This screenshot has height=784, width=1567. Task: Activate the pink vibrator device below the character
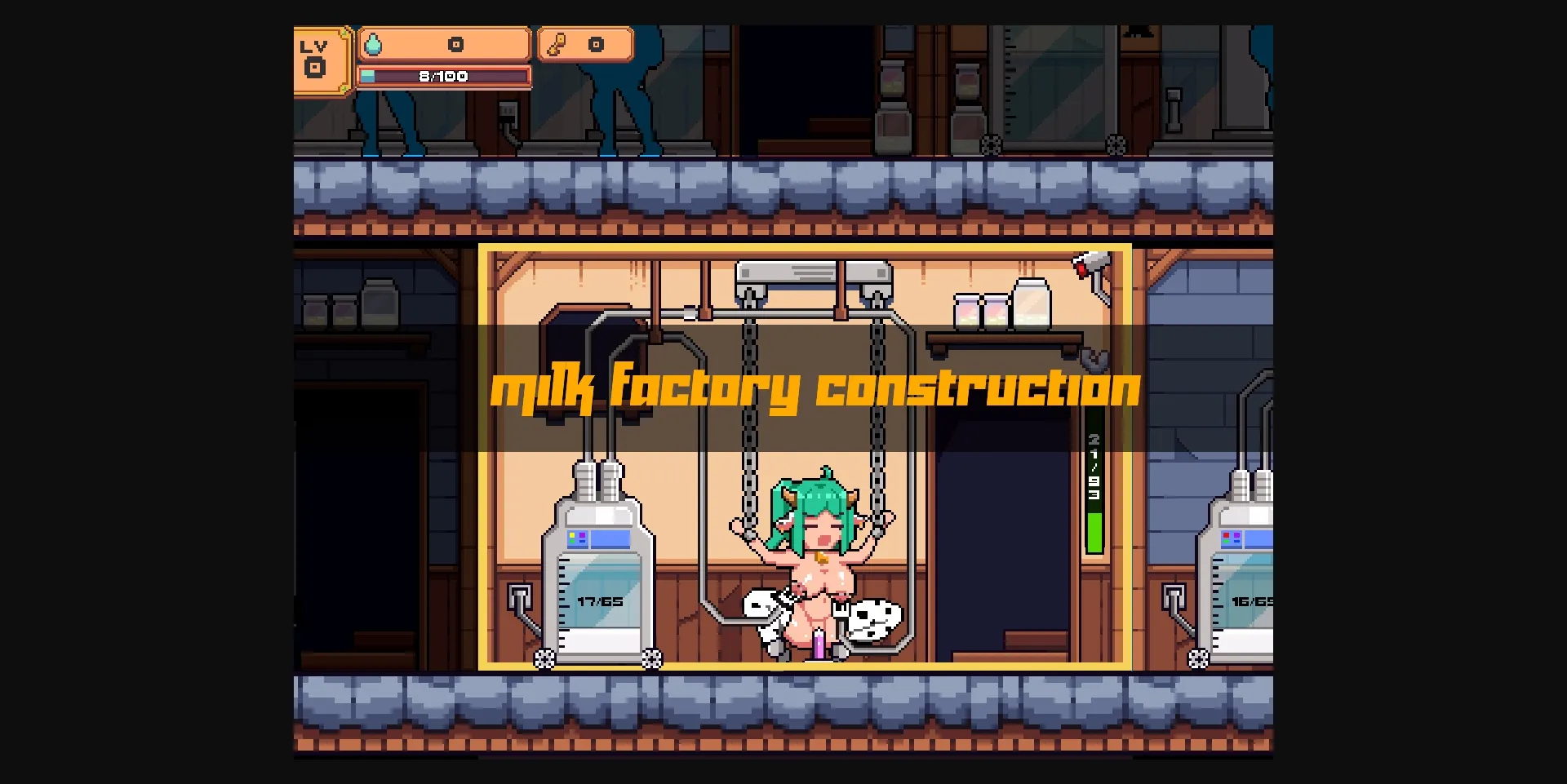817,645
